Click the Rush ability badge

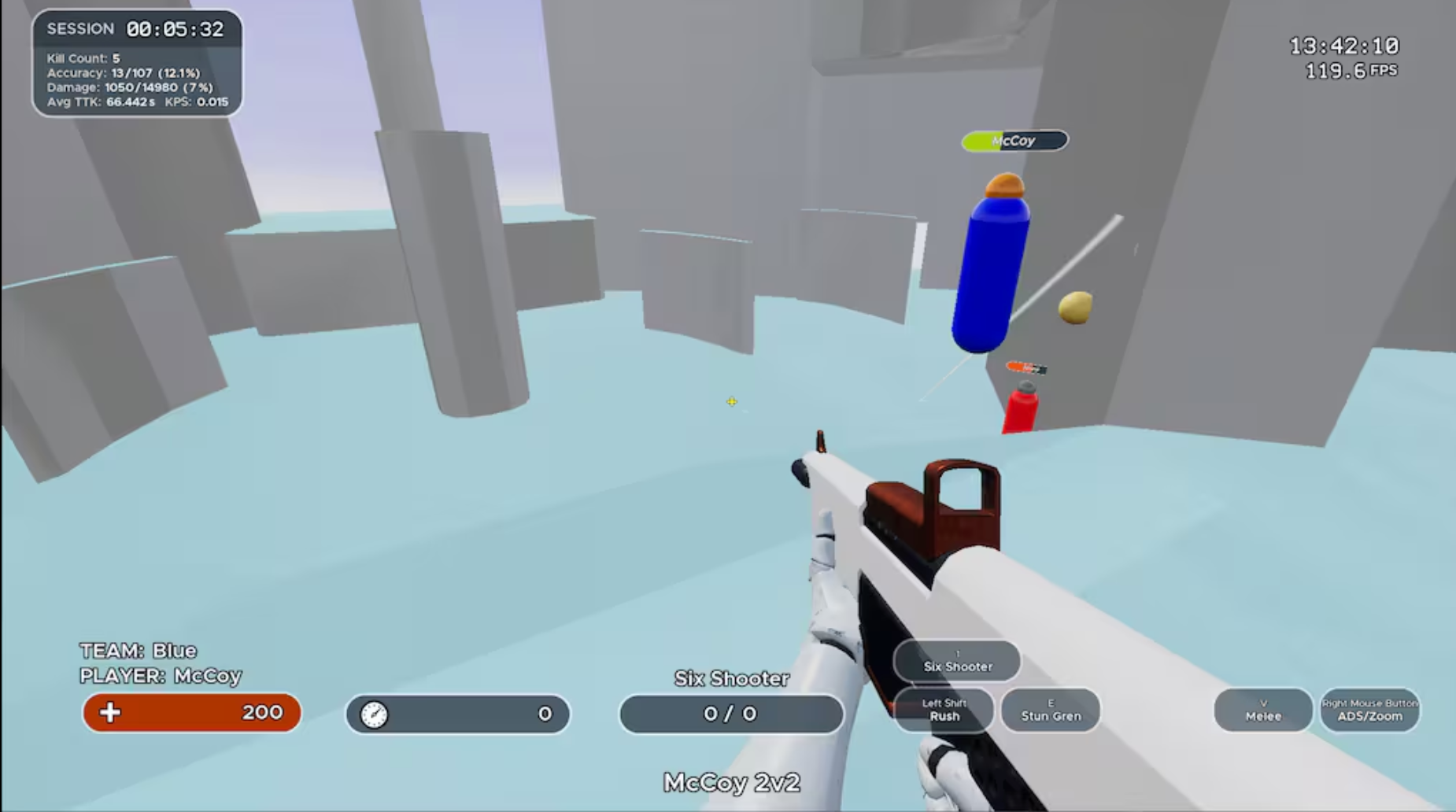pyautogui.click(x=943, y=710)
